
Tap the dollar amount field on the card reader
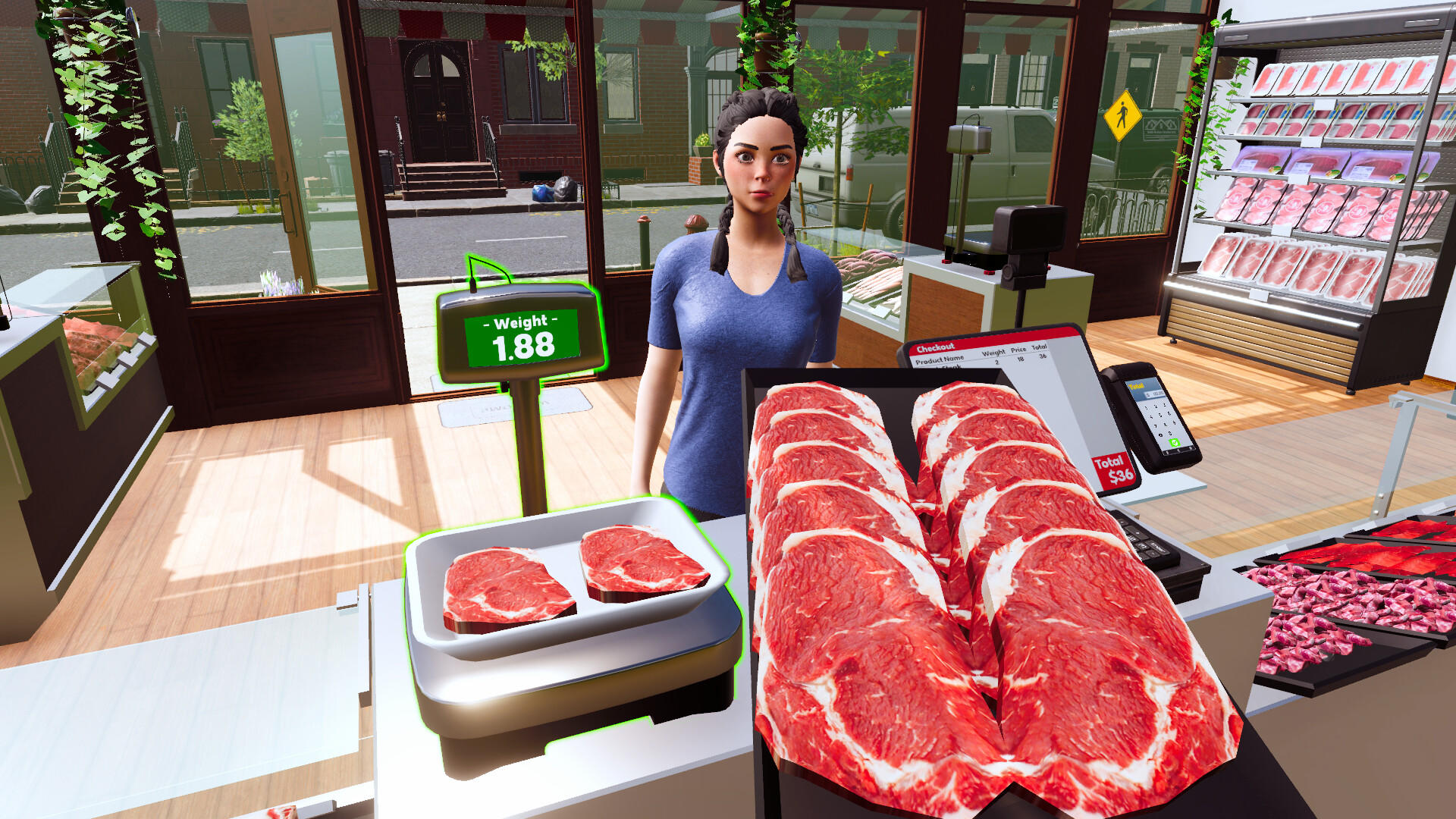pos(1155,394)
